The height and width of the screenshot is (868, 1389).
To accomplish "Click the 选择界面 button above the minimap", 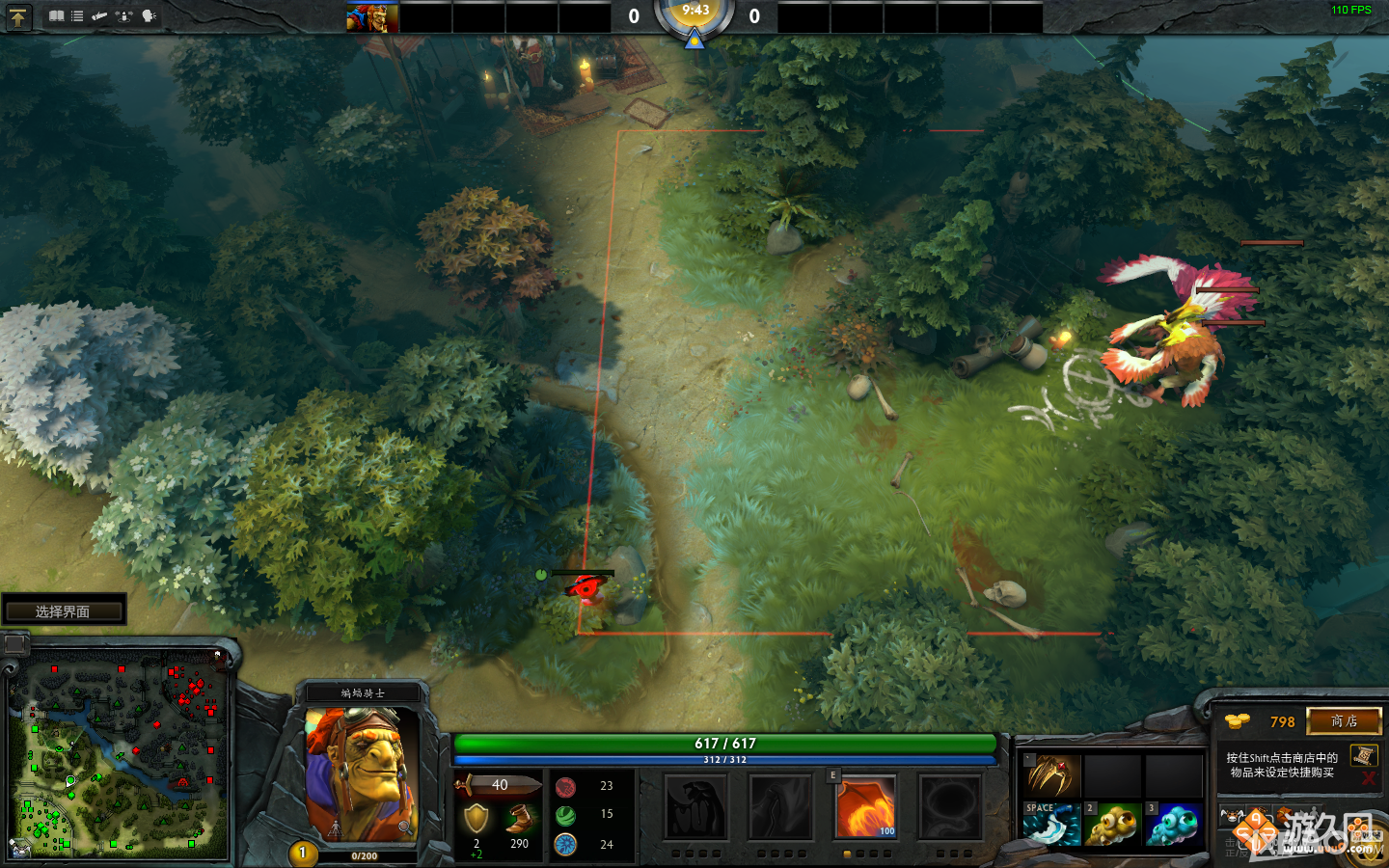I will point(65,610).
